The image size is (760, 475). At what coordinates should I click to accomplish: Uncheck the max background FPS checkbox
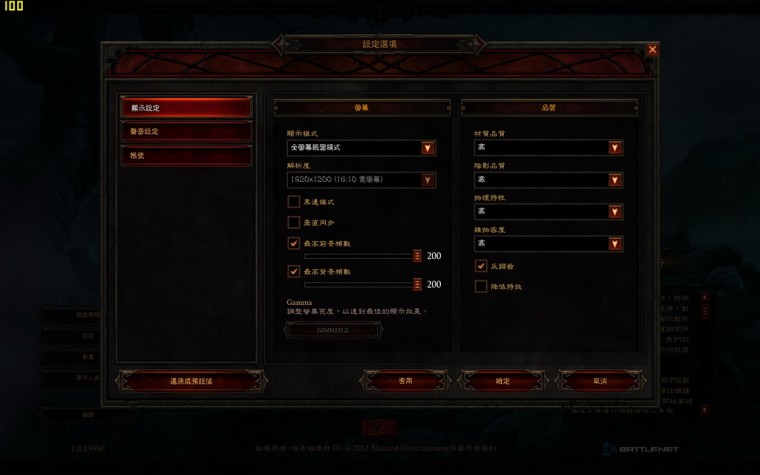click(x=294, y=271)
